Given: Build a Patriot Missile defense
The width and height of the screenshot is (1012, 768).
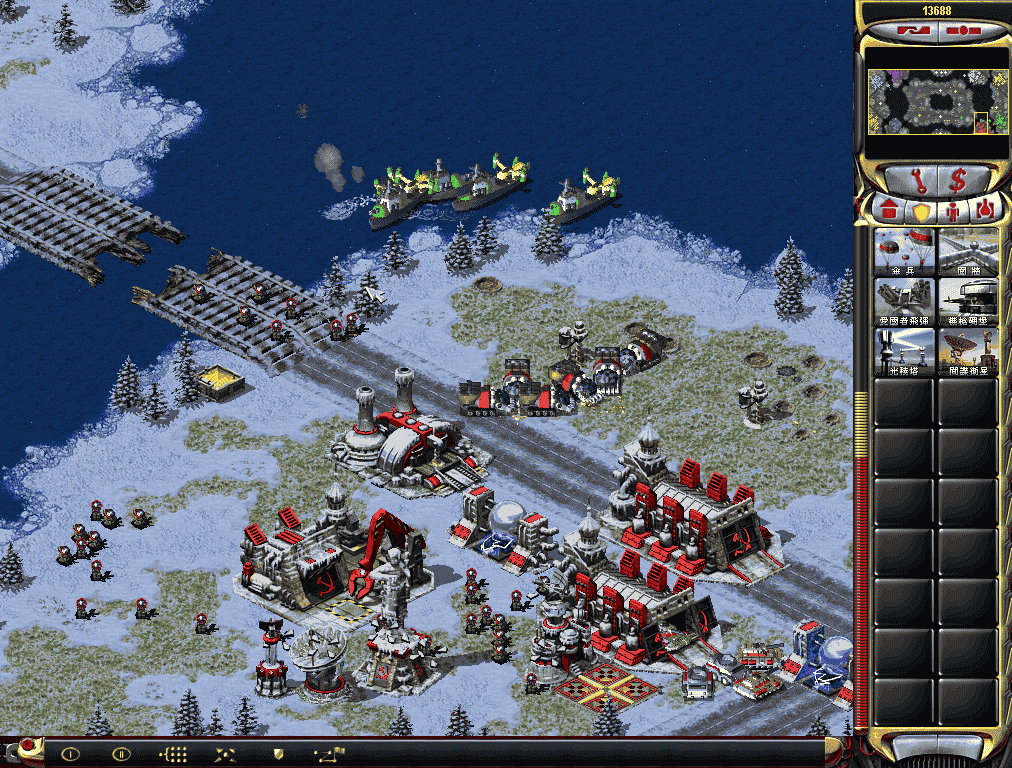Looking at the screenshot, I should [905, 301].
